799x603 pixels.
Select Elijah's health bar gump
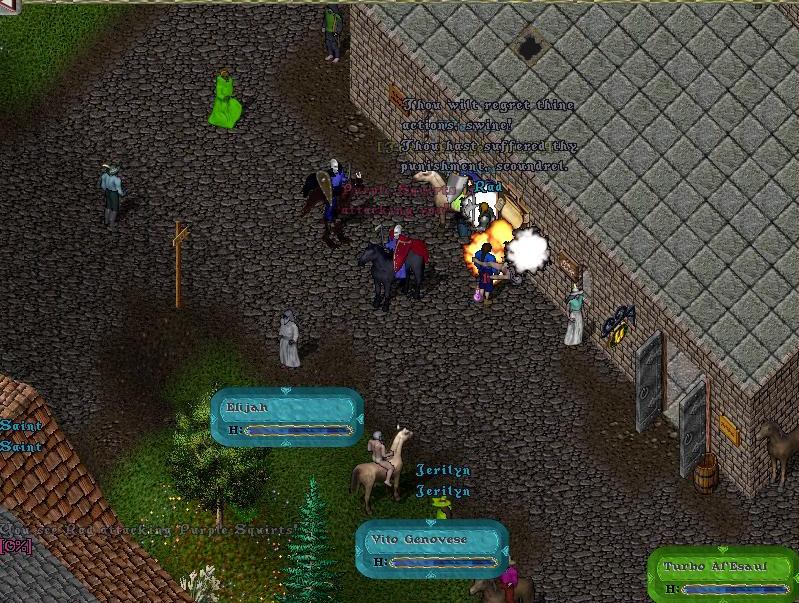coord(287,417)
